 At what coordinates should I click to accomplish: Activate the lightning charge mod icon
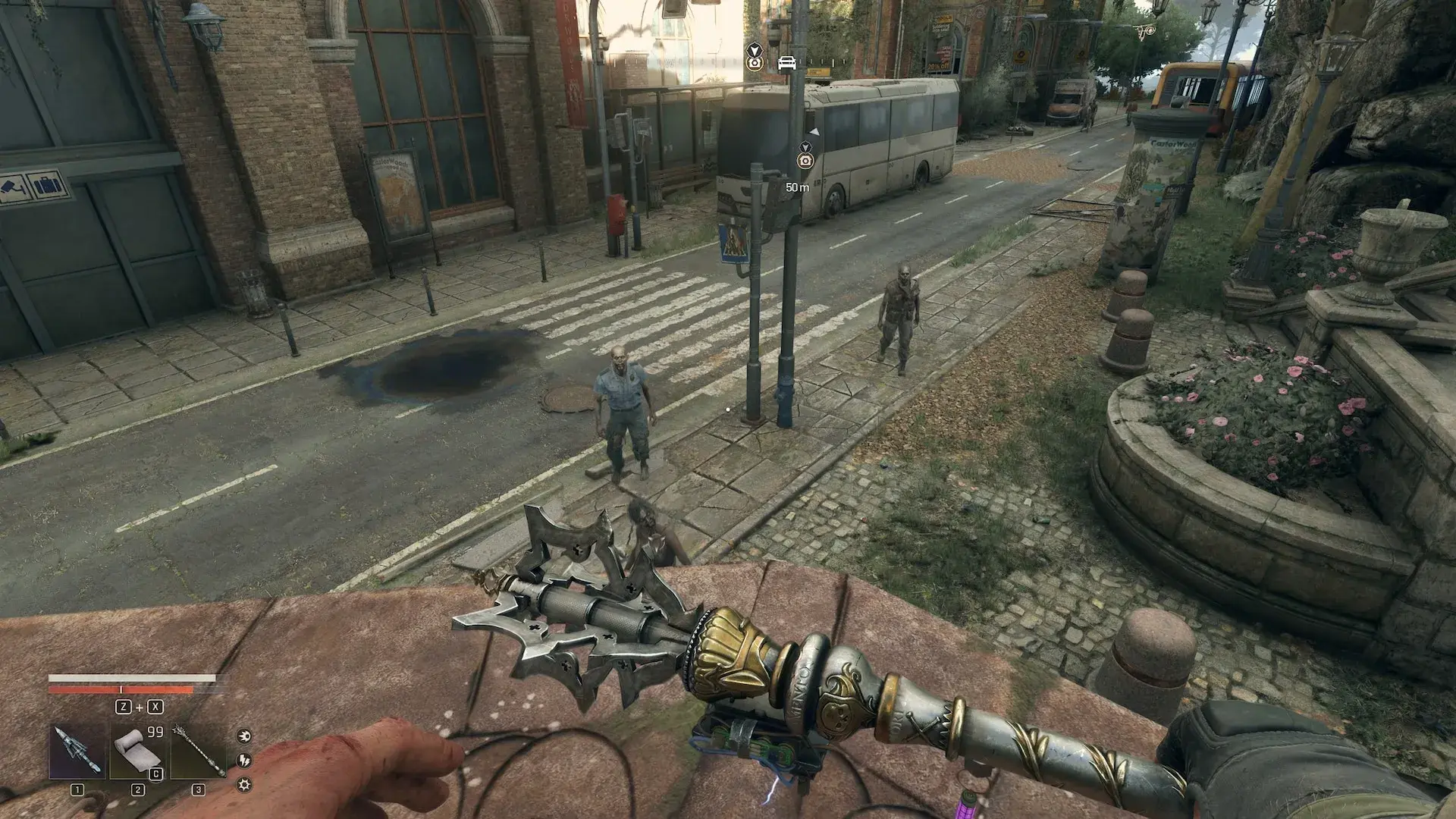click(245, 761)
